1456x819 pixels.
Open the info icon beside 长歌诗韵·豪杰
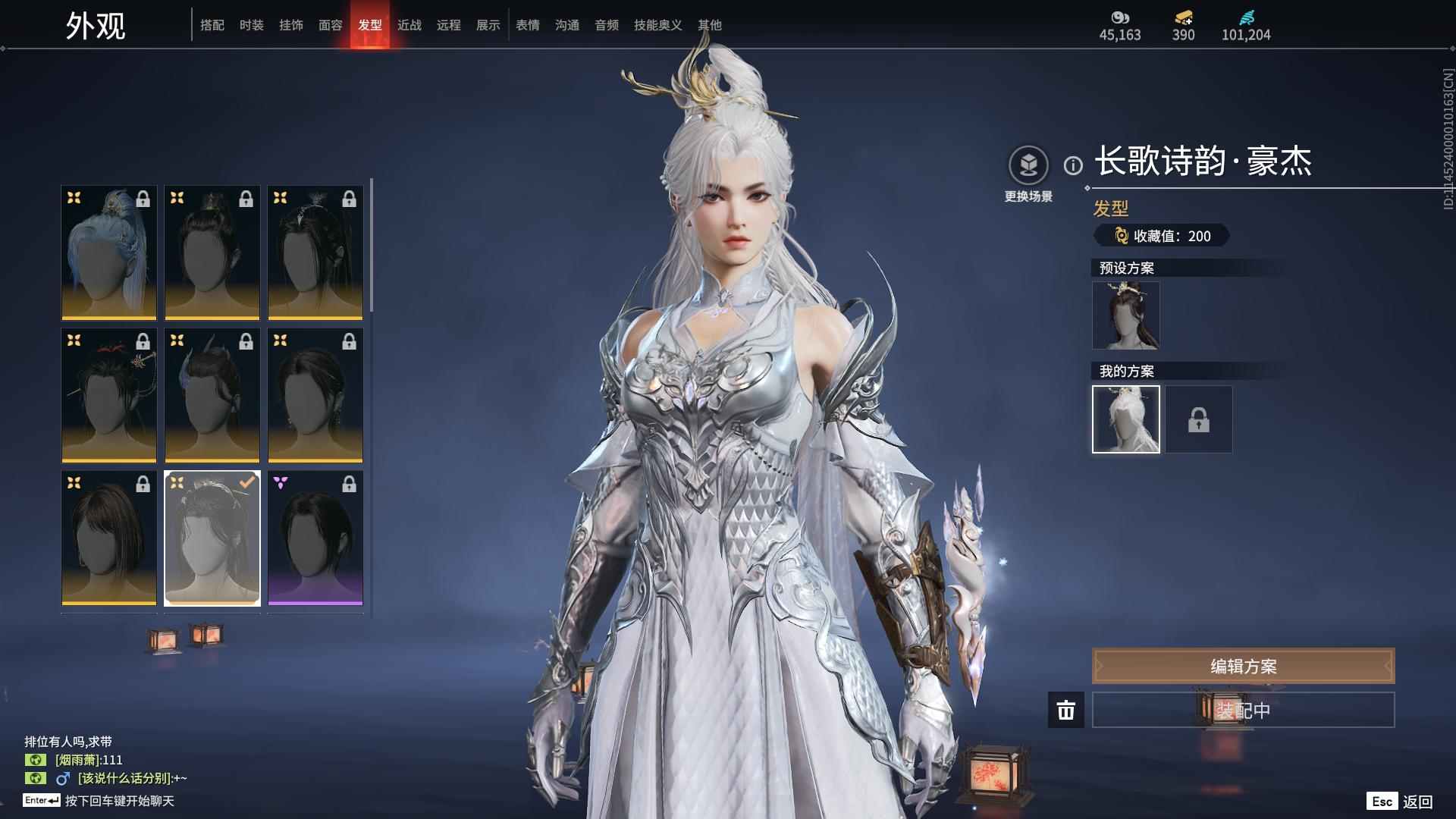click(x=1072, y=165)
